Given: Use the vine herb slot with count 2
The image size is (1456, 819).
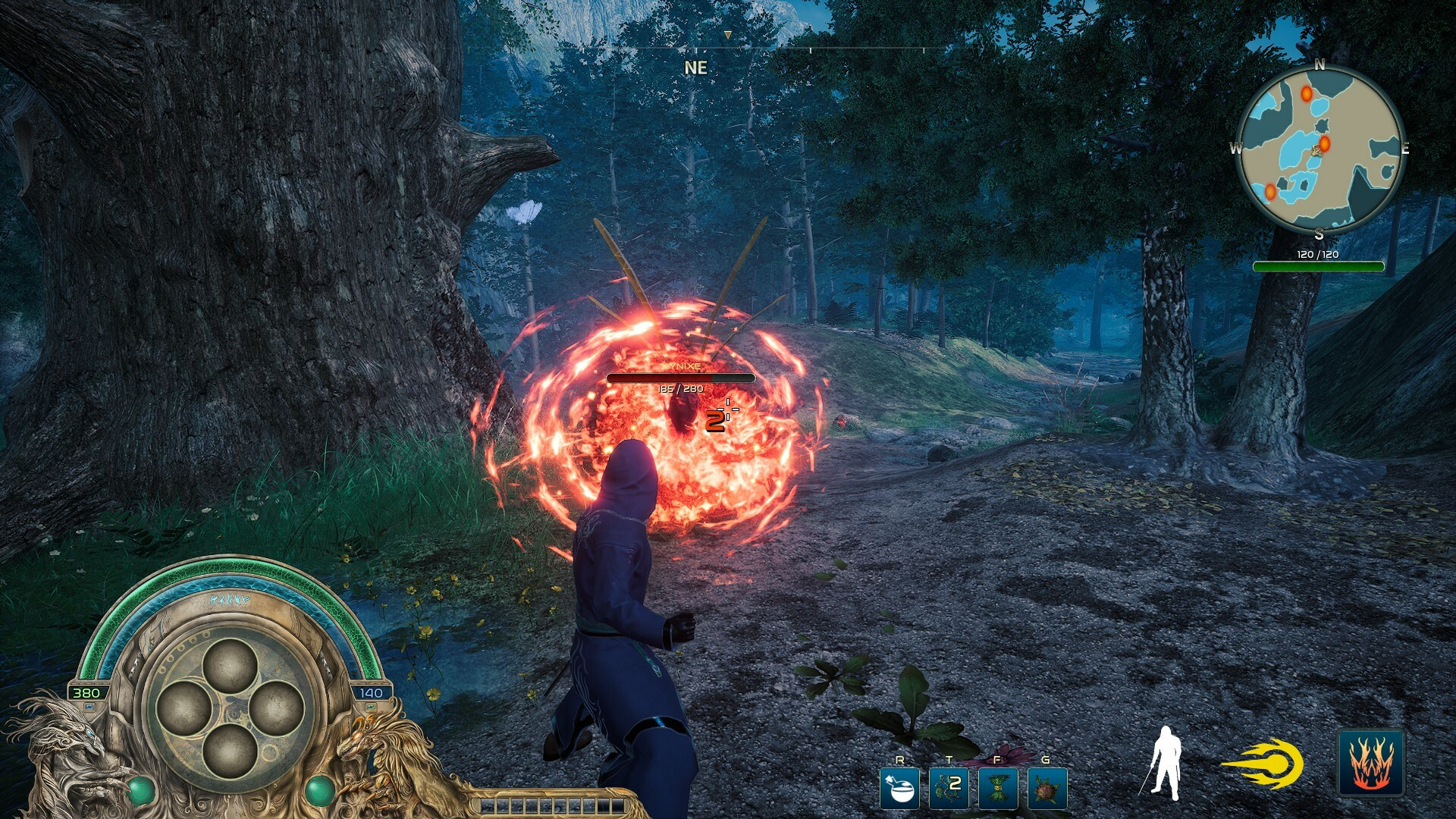Looking at the screenshot, I should pyautogui.click(x=949, y=788).
